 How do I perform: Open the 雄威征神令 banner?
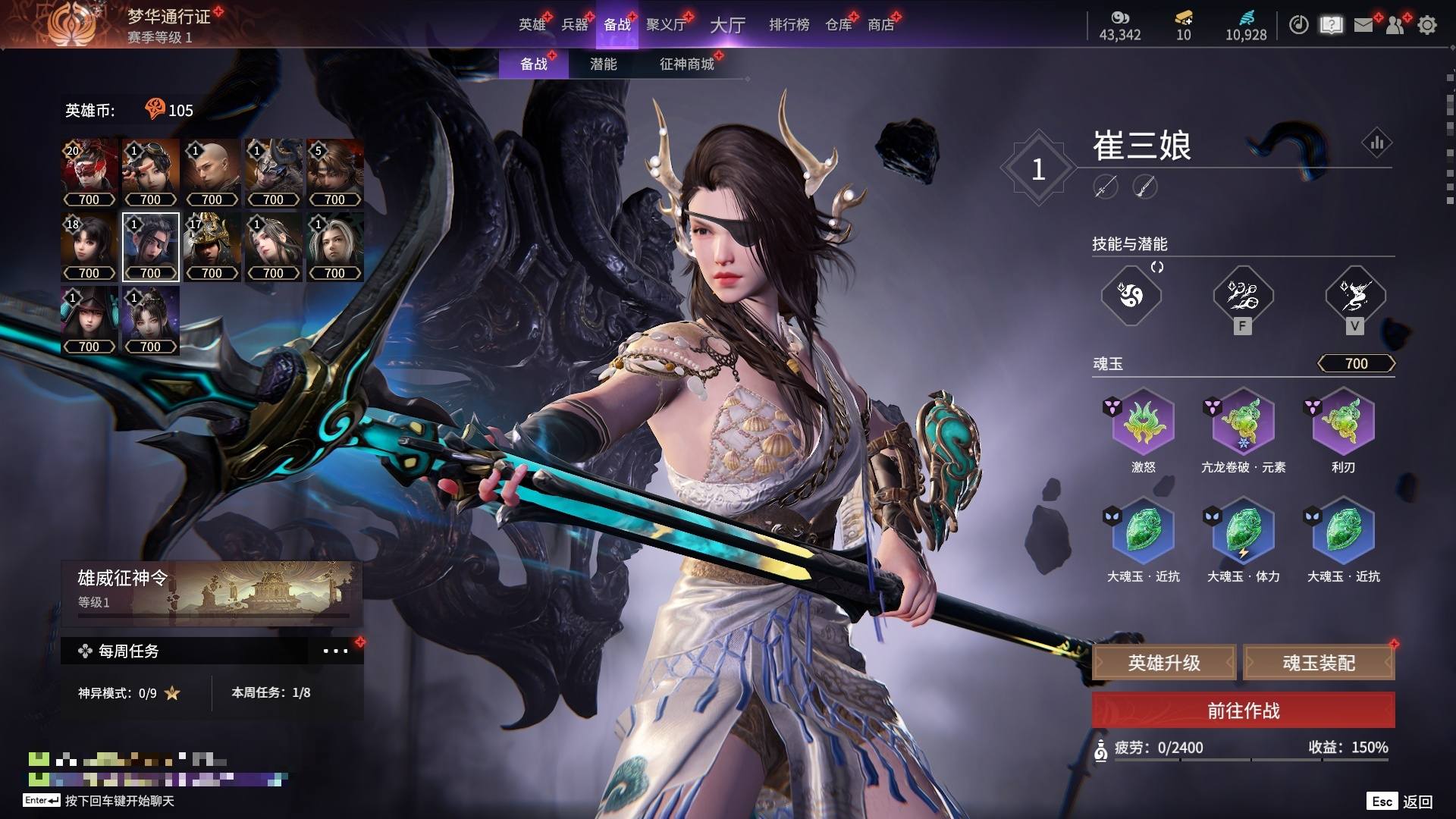pos(212,590)
